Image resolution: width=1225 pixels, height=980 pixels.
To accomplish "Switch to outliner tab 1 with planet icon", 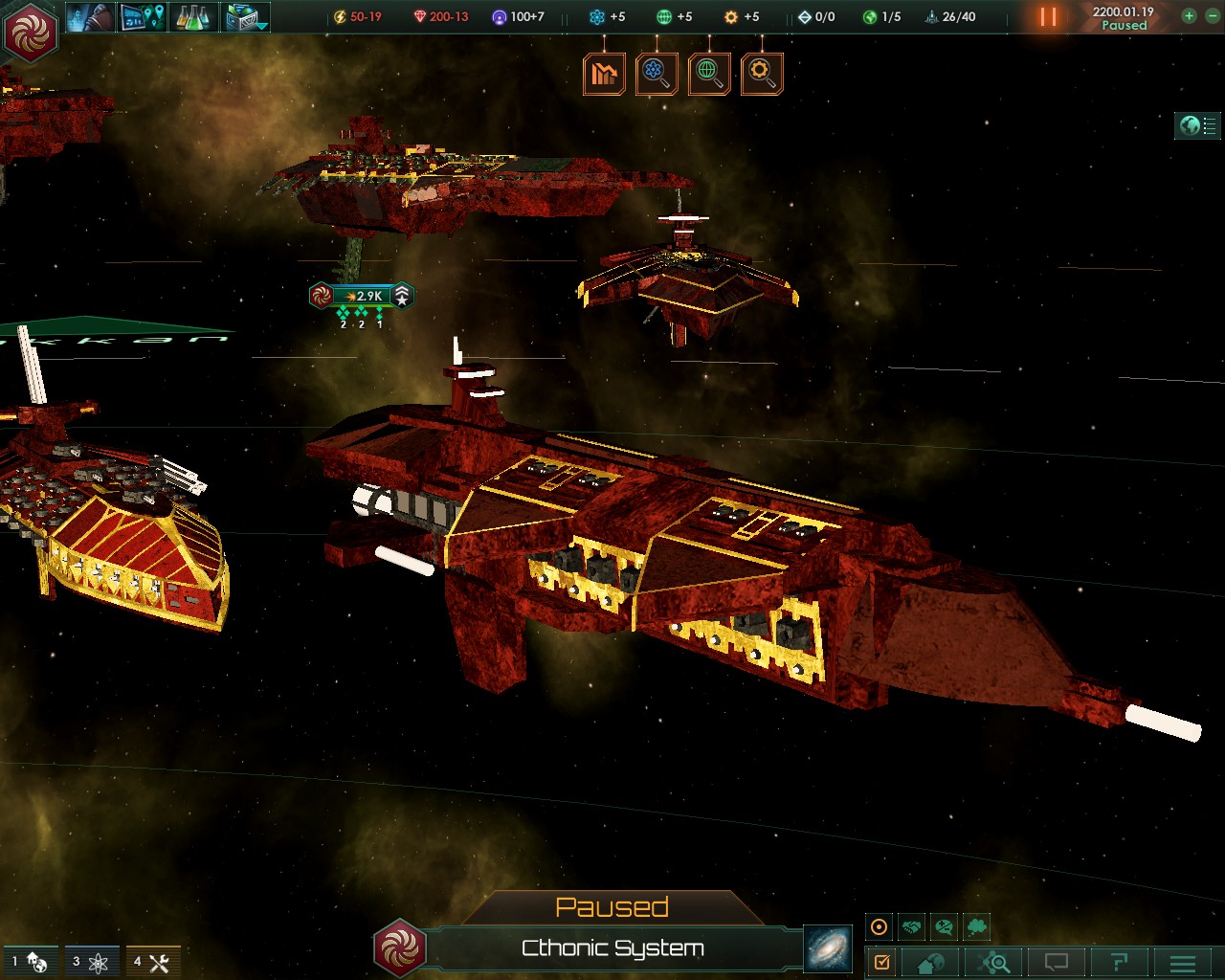I will click(29, 962).
